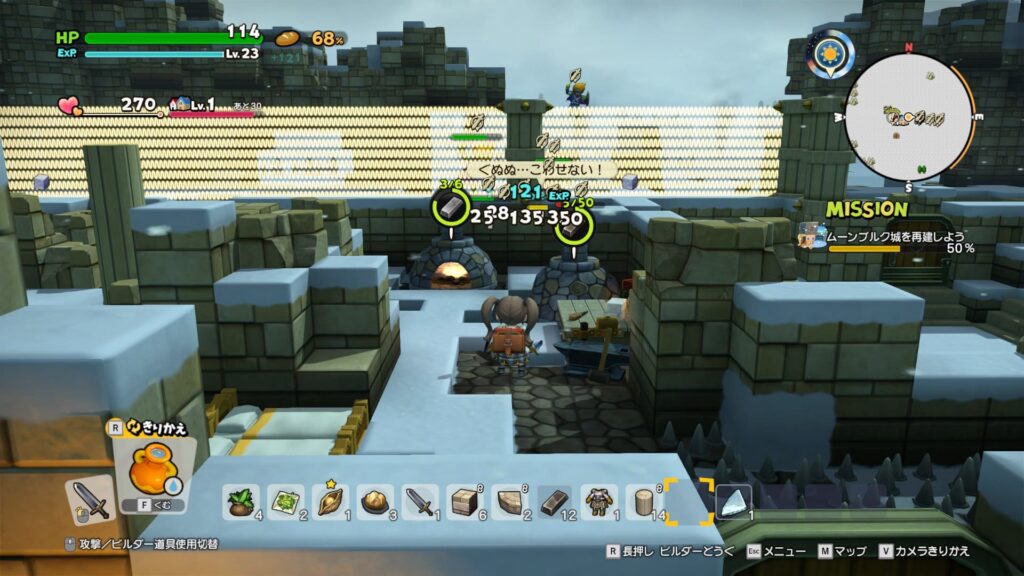Select the wooden log stack slot

click(x=644, y=501)
